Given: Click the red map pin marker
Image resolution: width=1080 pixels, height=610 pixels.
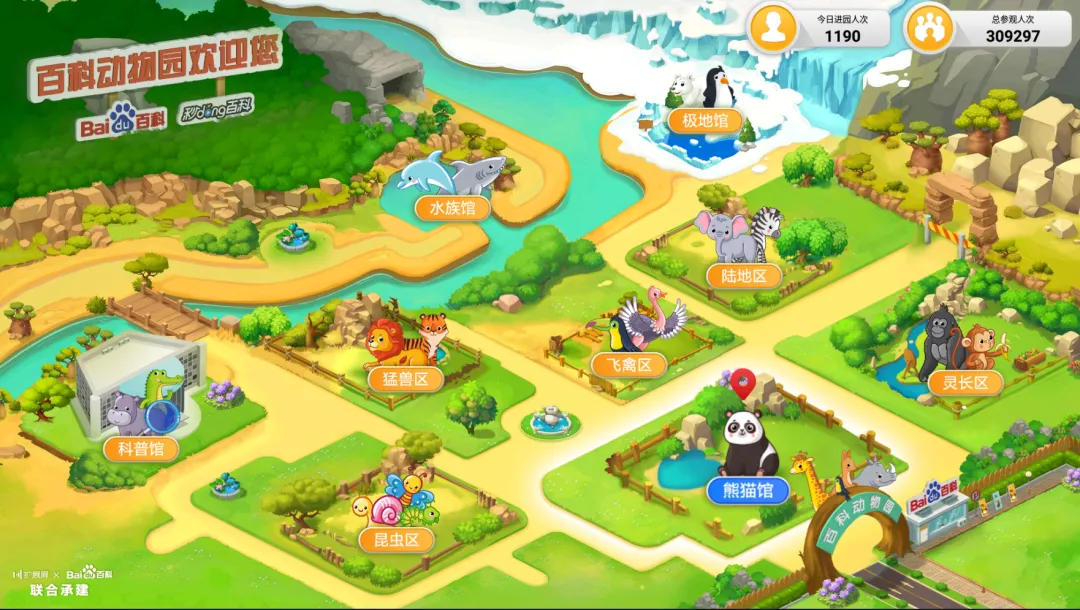Looking at the screenshot, I should (742, 380).
